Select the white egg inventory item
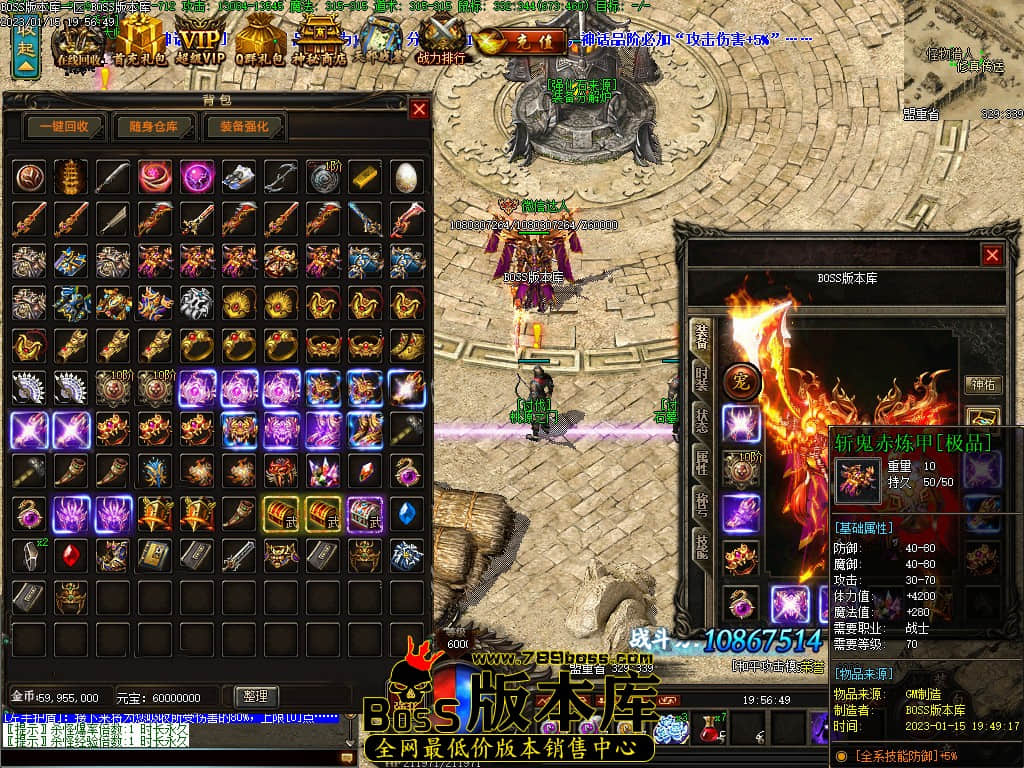The height and width of the screenshot is (768, 1024). (405, 175)
